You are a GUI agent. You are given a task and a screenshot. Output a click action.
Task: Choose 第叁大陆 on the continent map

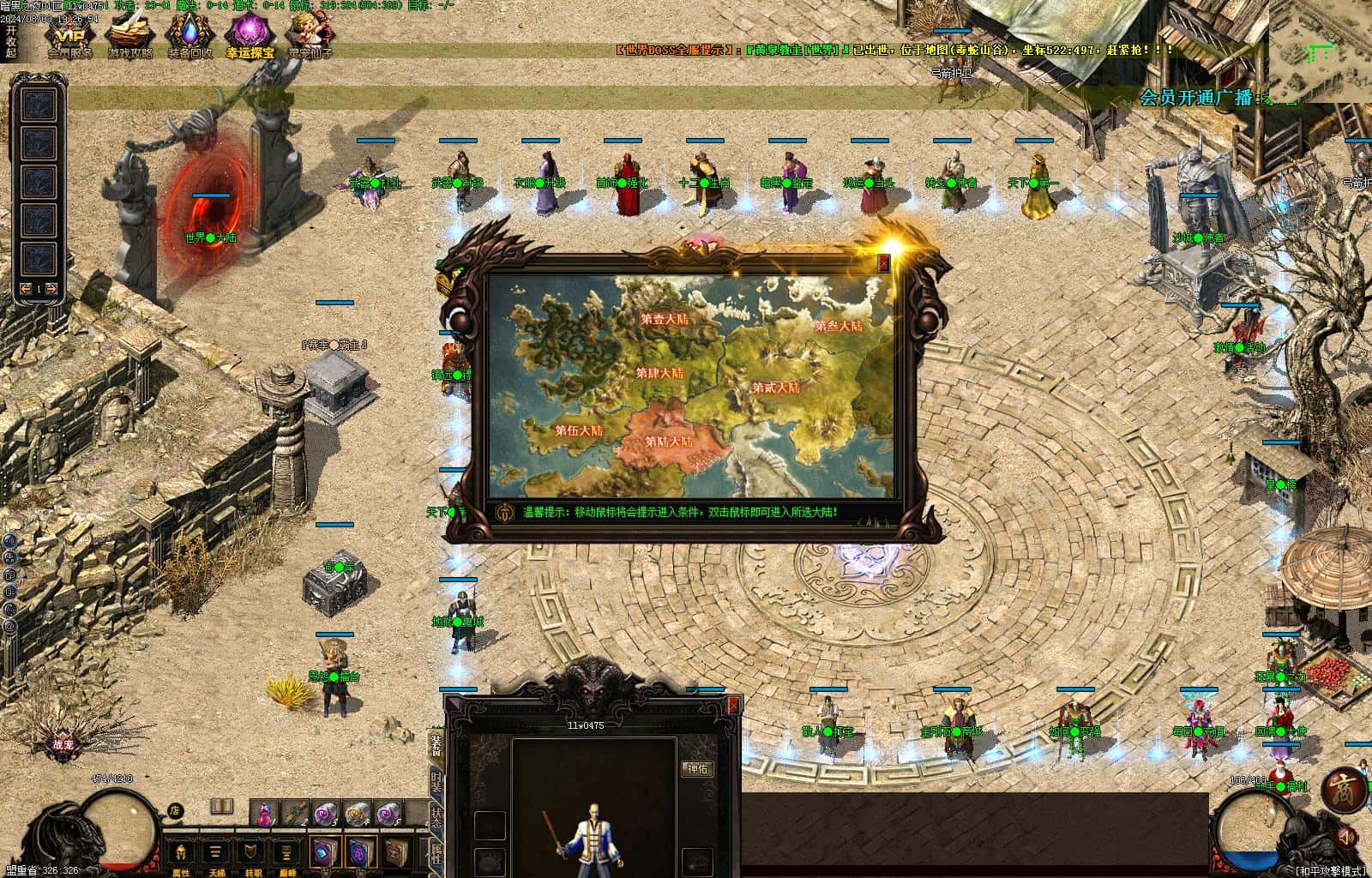tap(838, 326)
